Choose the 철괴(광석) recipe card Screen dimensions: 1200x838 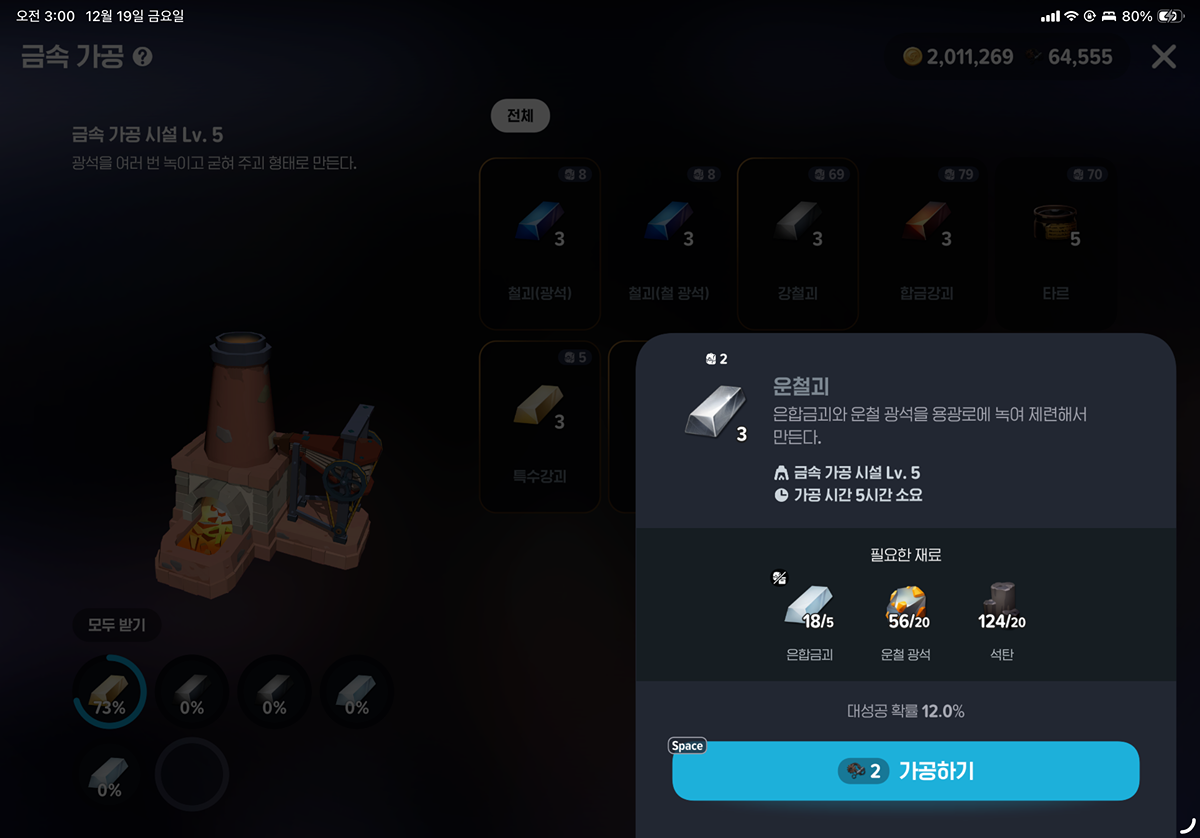(x=540, y=243)
